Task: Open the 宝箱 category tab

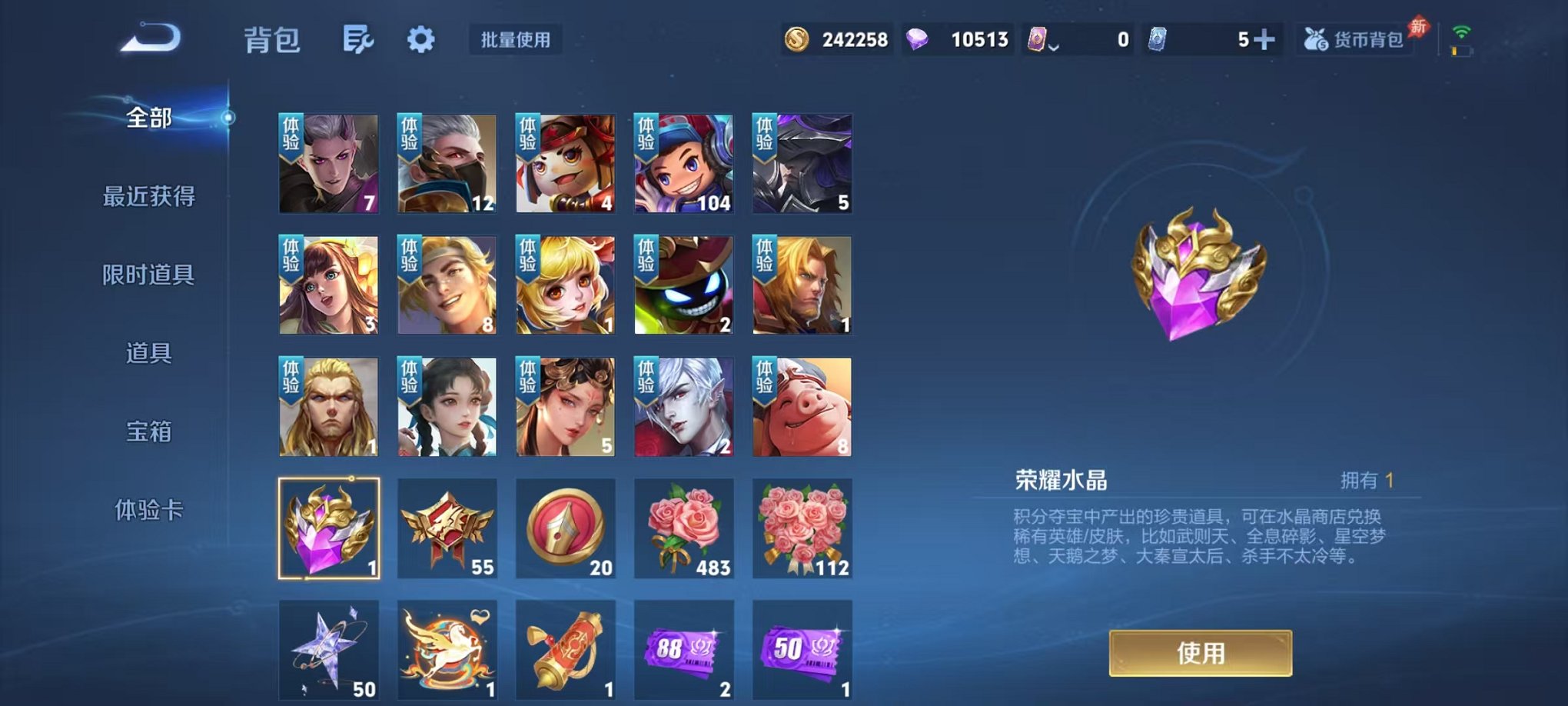Action: coord(150,433)
